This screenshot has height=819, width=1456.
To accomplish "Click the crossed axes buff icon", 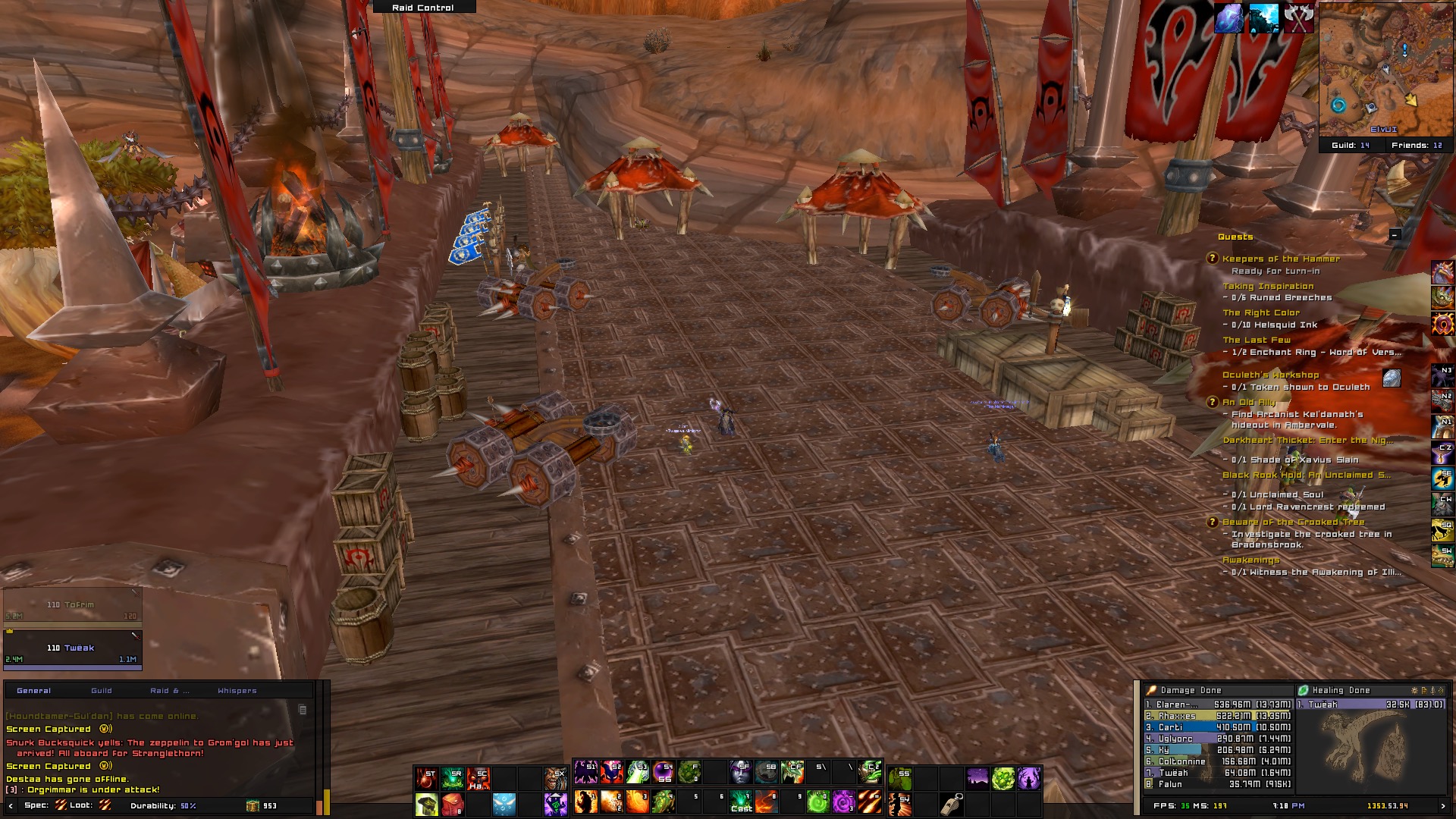I will coord(1298,18).
